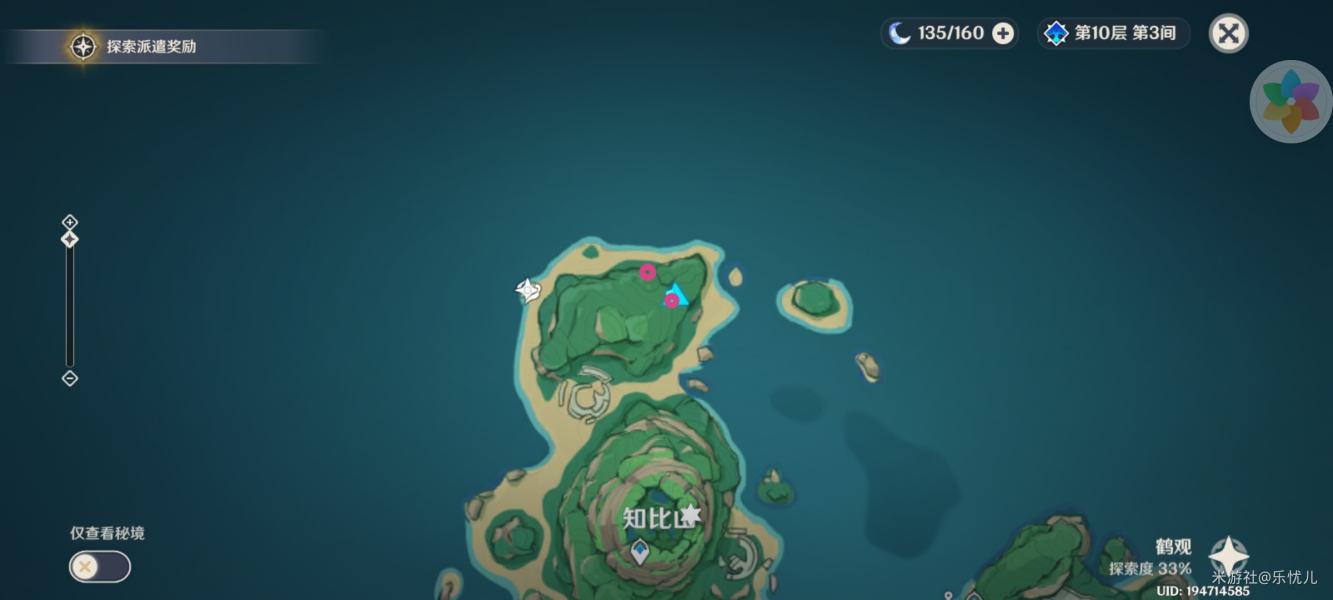Image resolution: width=1333 pixels, height=600 pixels.
Task: Select the teleport waypoint below 知比山
Action: tap(639, 551)
